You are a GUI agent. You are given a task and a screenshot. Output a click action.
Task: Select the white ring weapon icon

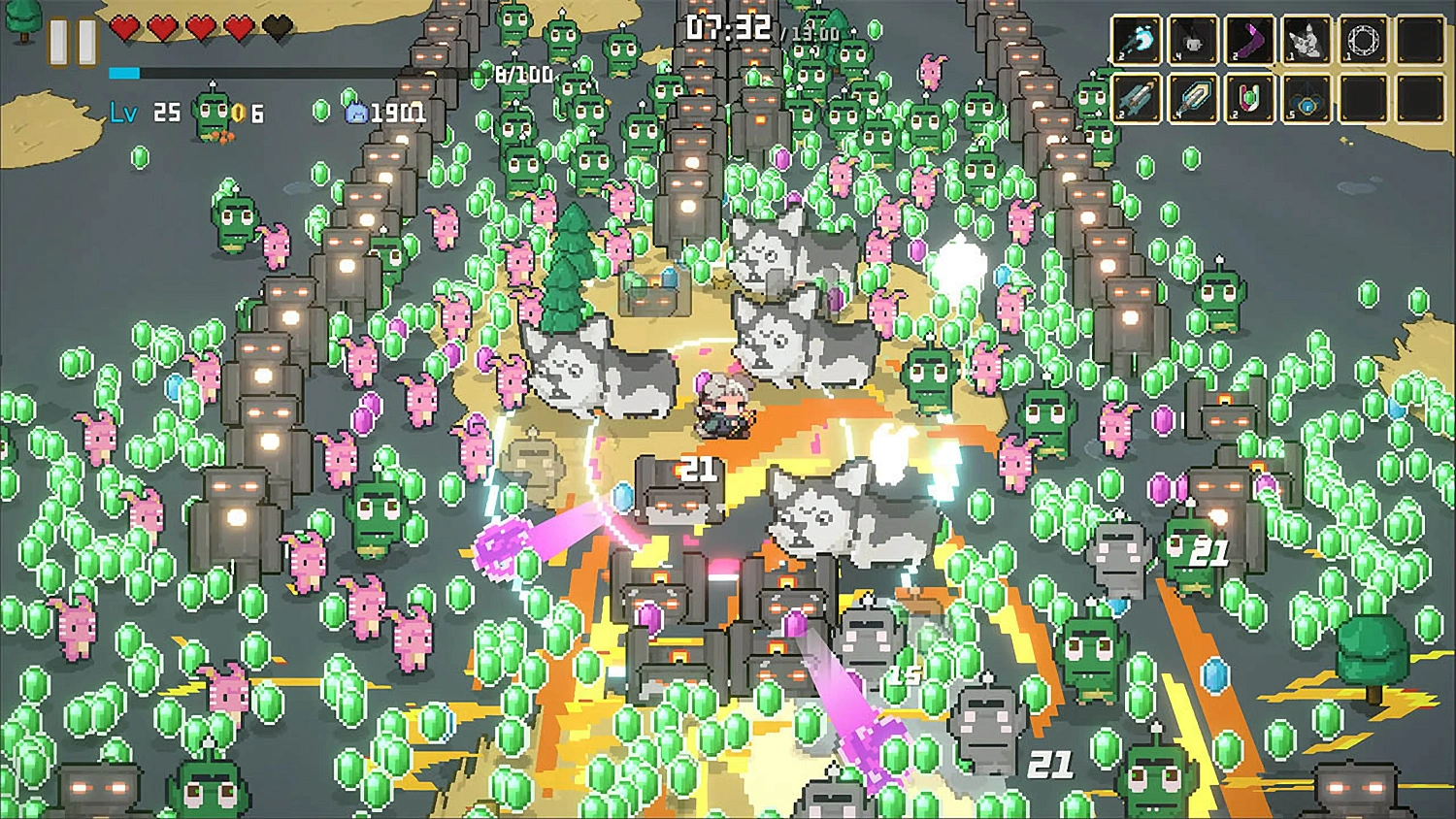(1364, 39)
